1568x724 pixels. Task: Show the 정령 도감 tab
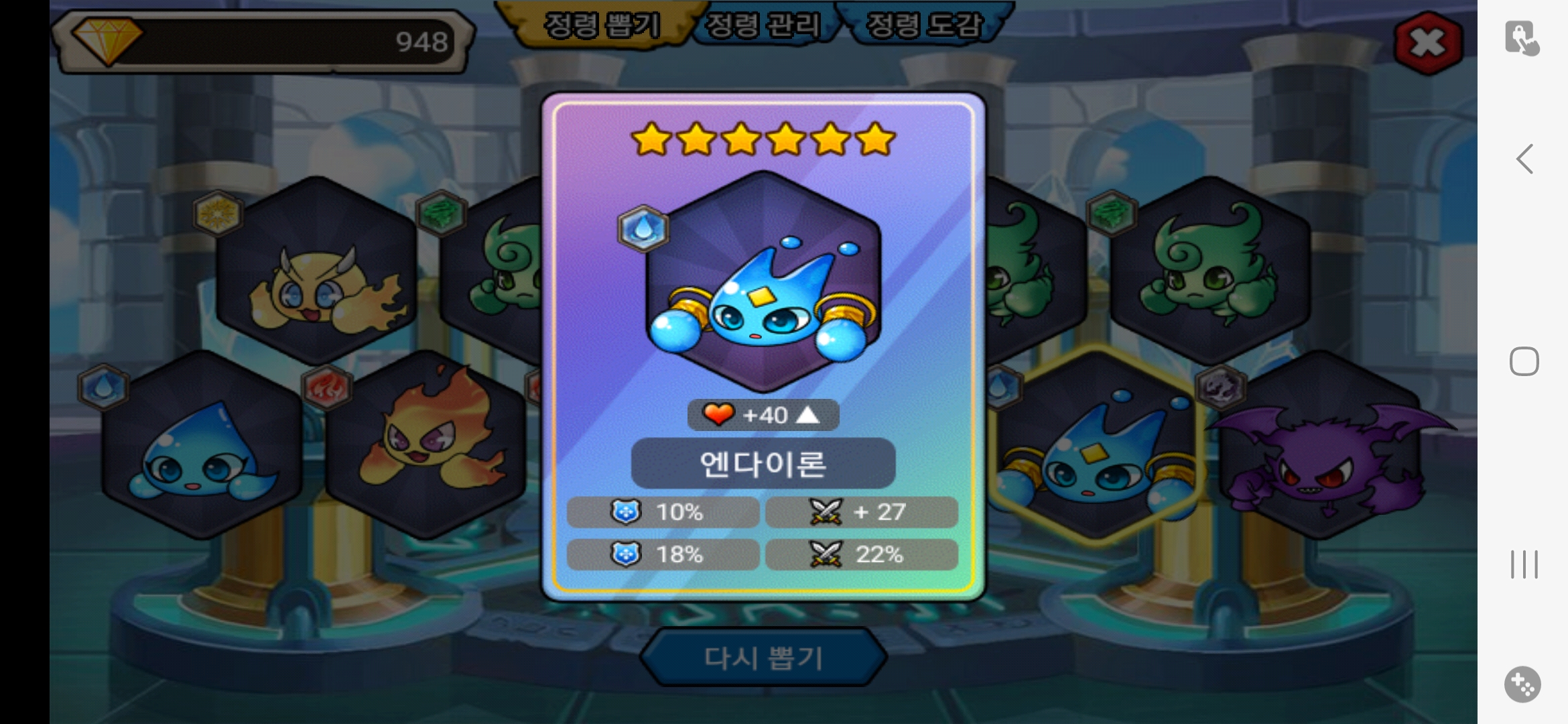tap(924, 25)
